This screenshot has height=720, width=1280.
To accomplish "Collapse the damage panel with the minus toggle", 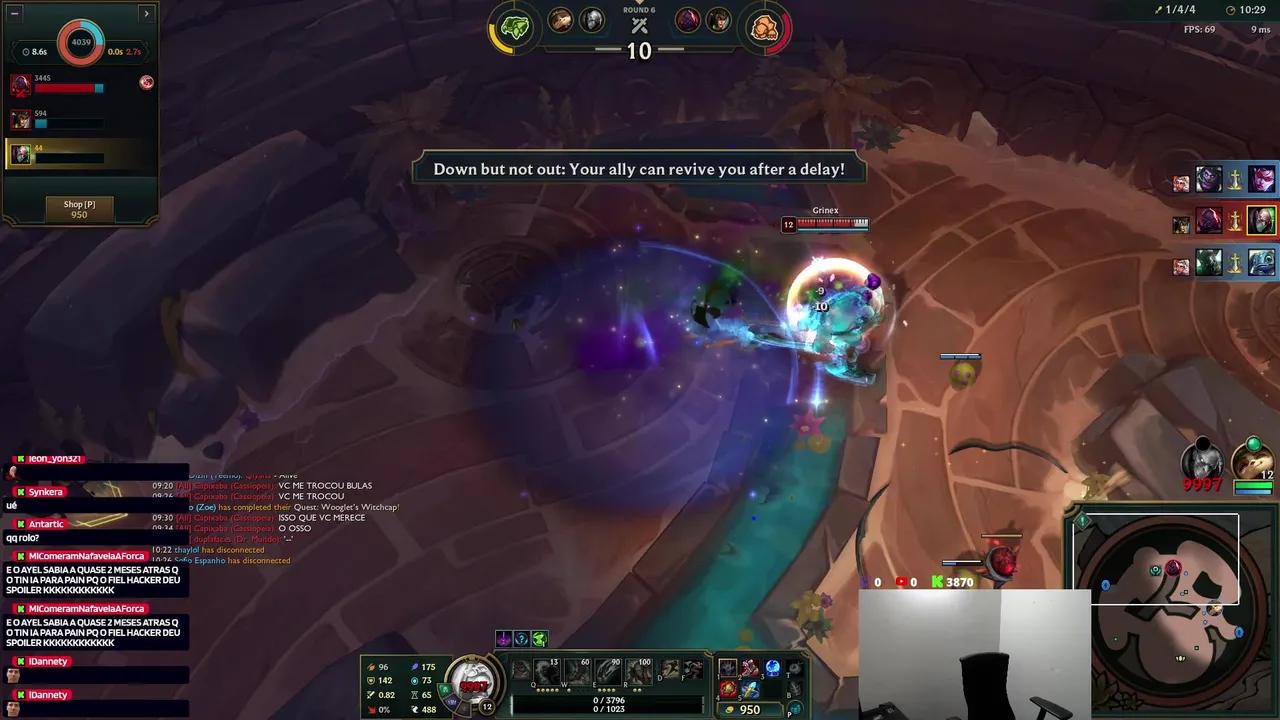I will coord(13,13).
